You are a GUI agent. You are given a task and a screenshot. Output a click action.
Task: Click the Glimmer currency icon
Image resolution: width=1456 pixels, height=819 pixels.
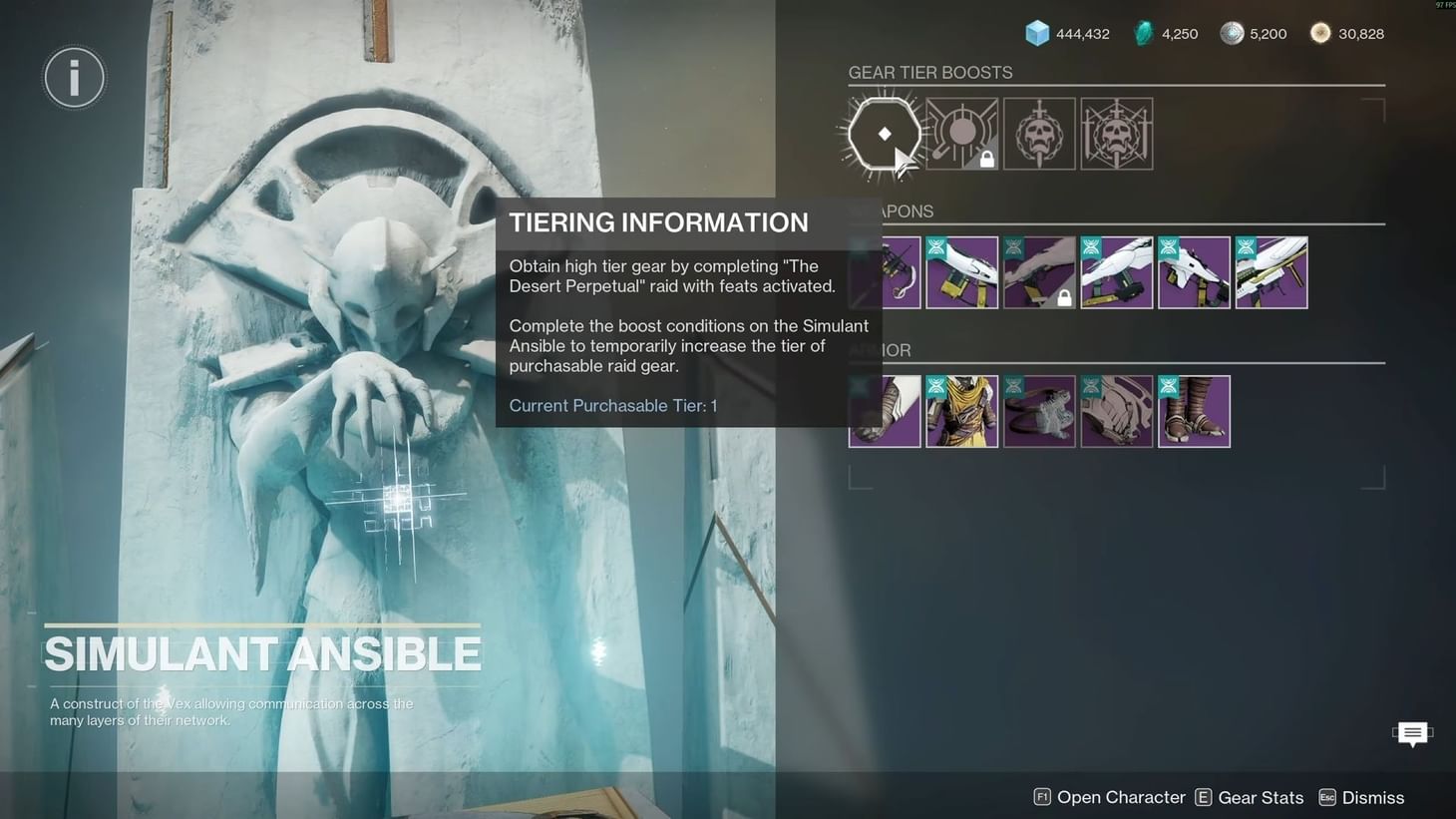[1037, 33]
